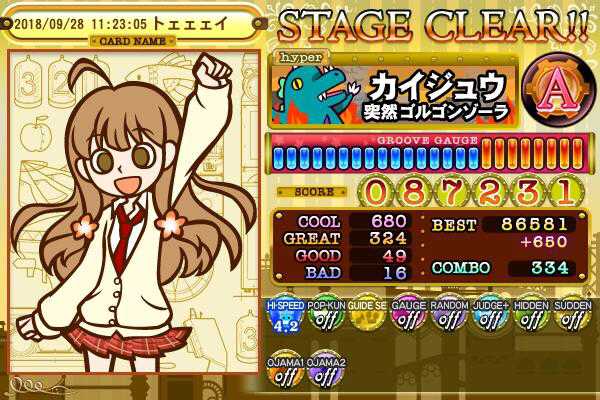
Task: Toggle the OJAMA2 option
Action: pyautogui.click(x=324, y=372)
